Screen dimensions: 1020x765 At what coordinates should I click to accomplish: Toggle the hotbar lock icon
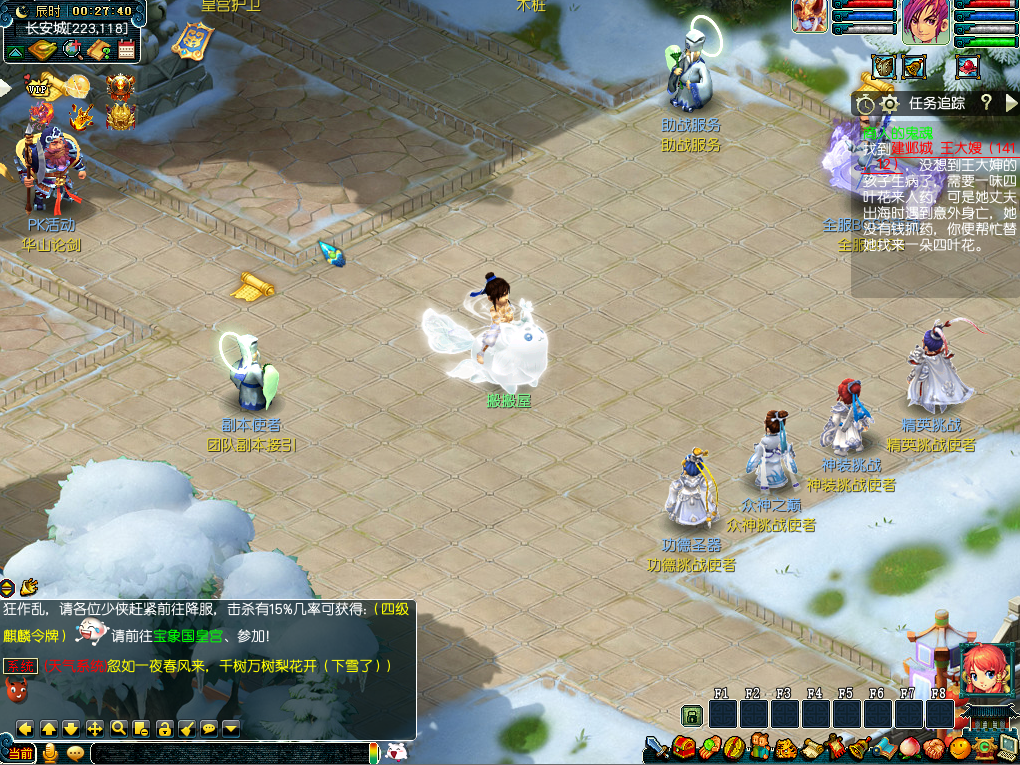(x=691, y=714)
